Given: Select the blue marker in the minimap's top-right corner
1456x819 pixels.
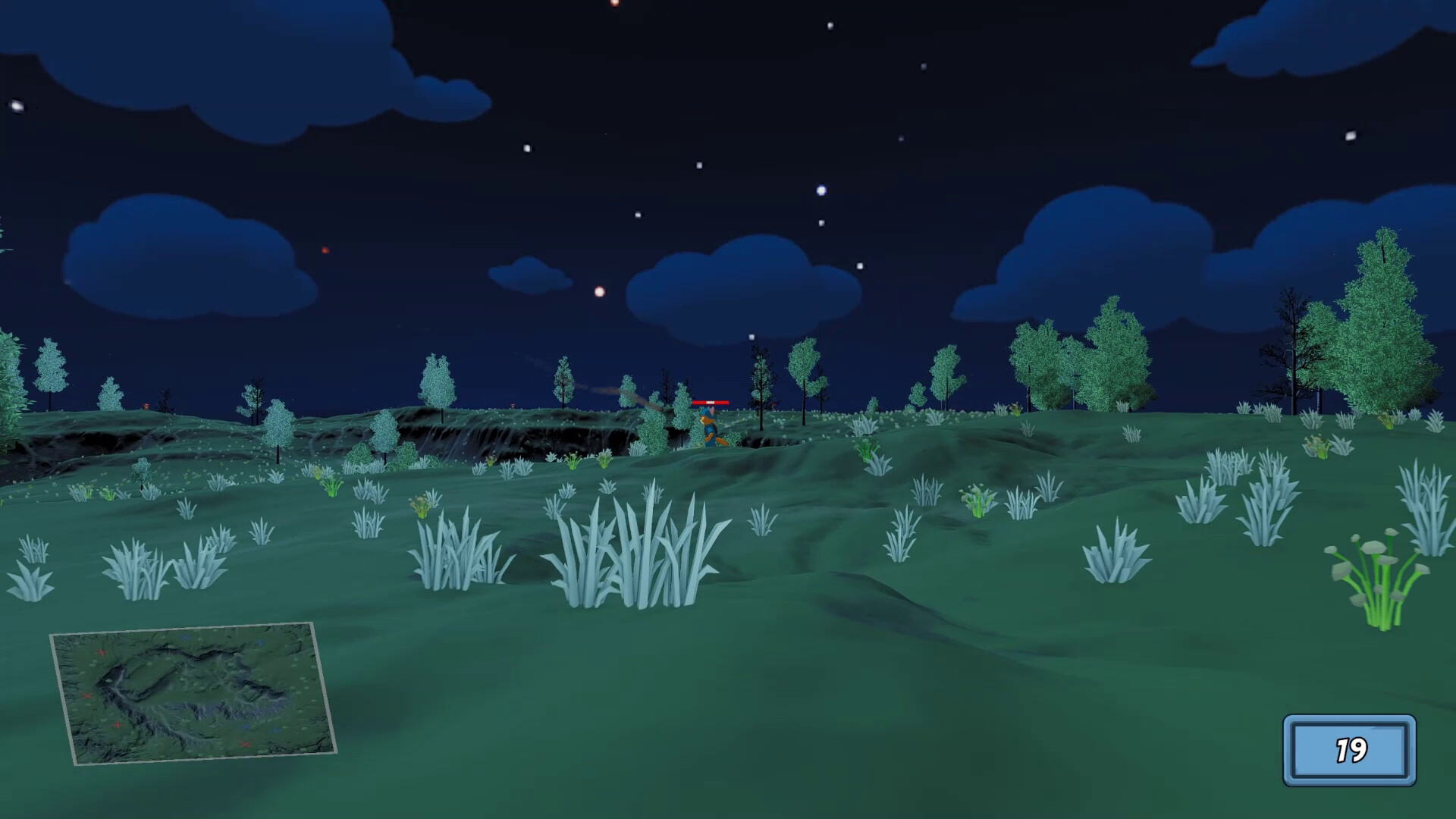Looking at the screenshot, I should pos(260,642).
